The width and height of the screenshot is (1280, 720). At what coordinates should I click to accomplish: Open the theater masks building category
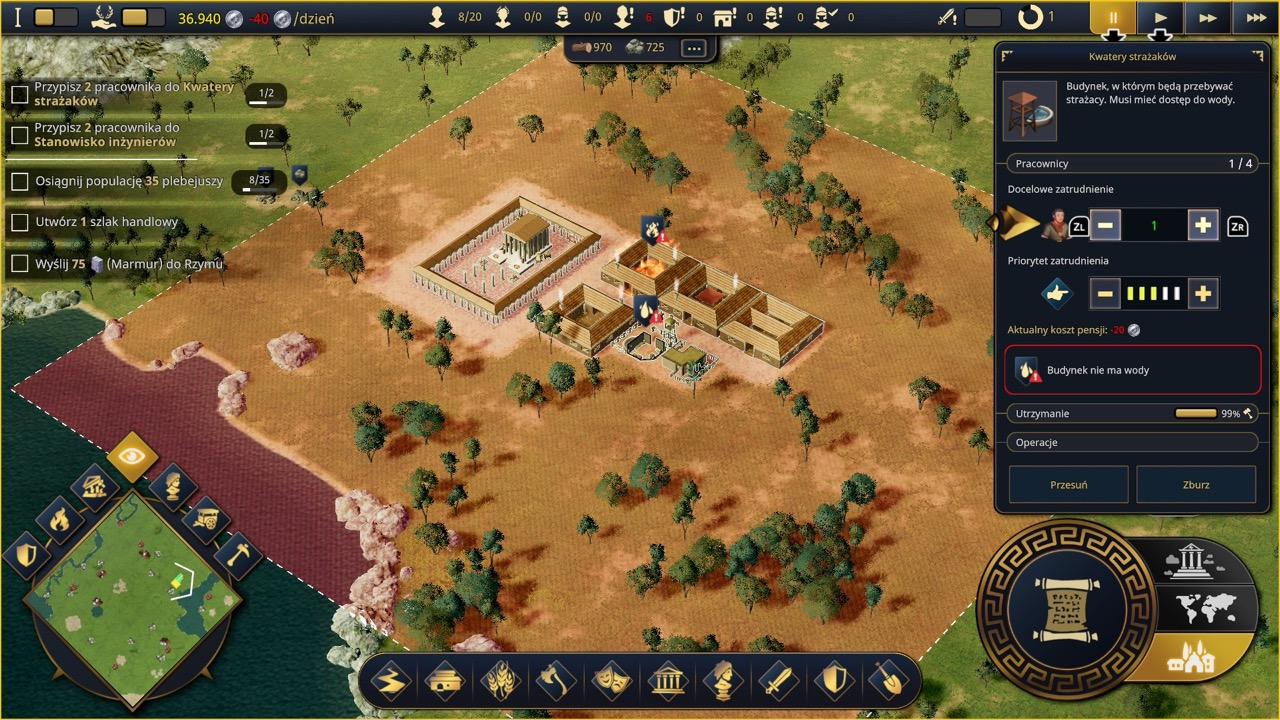[611, 682]
